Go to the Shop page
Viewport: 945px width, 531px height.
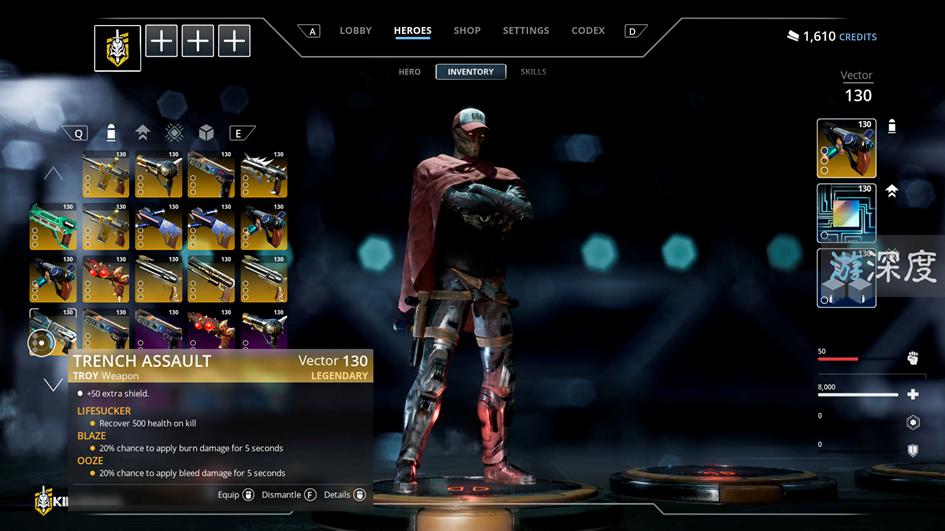point(467,31)
